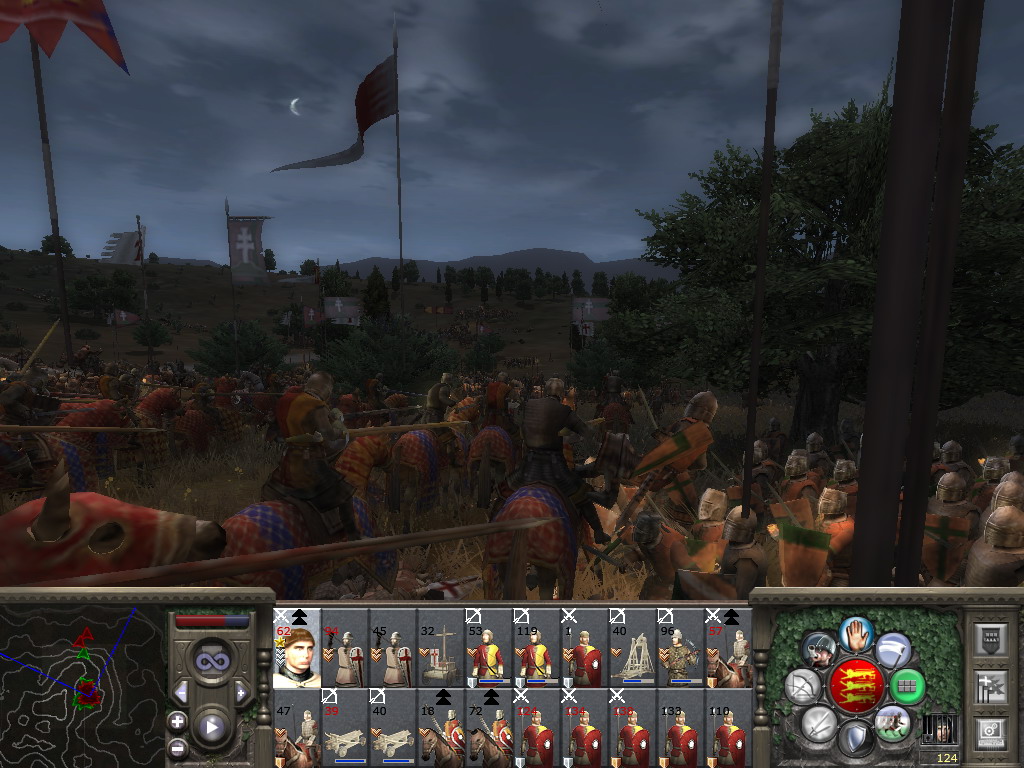Click the red three-lions faction button
The width and height of the screenshot is (1024, 768).
855,685
